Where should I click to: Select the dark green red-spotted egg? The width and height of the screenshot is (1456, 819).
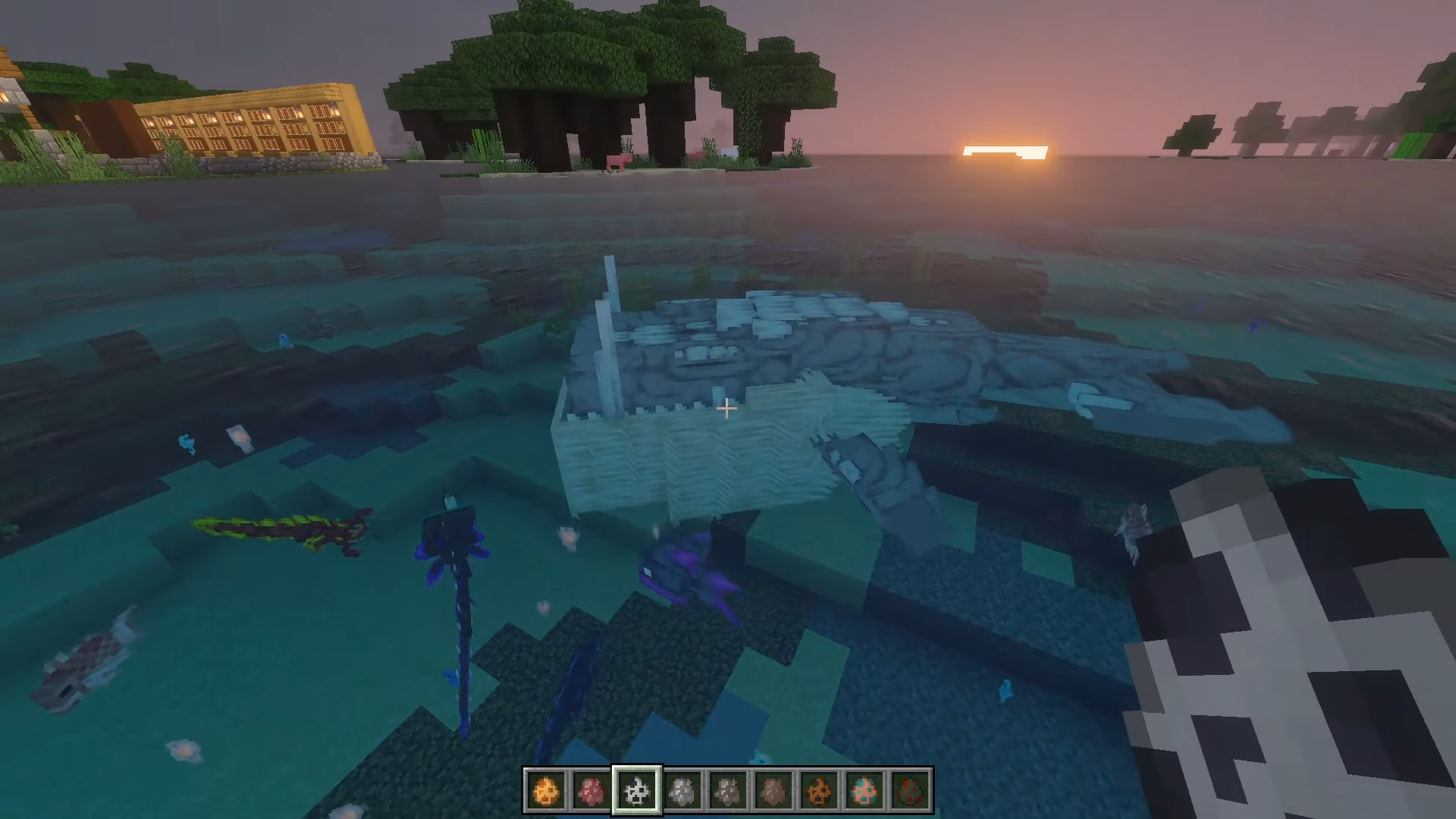[x=910, y=791]
